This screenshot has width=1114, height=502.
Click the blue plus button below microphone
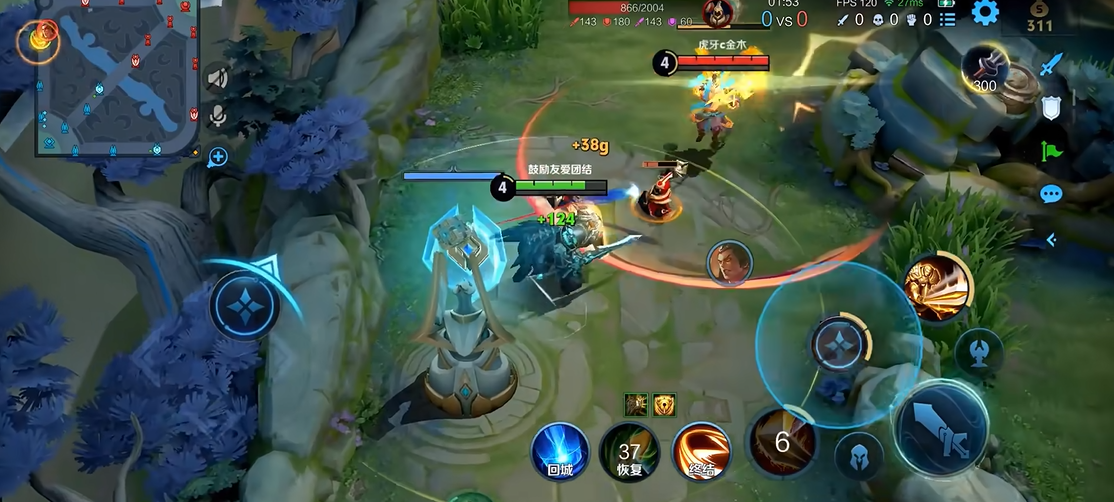217,156
